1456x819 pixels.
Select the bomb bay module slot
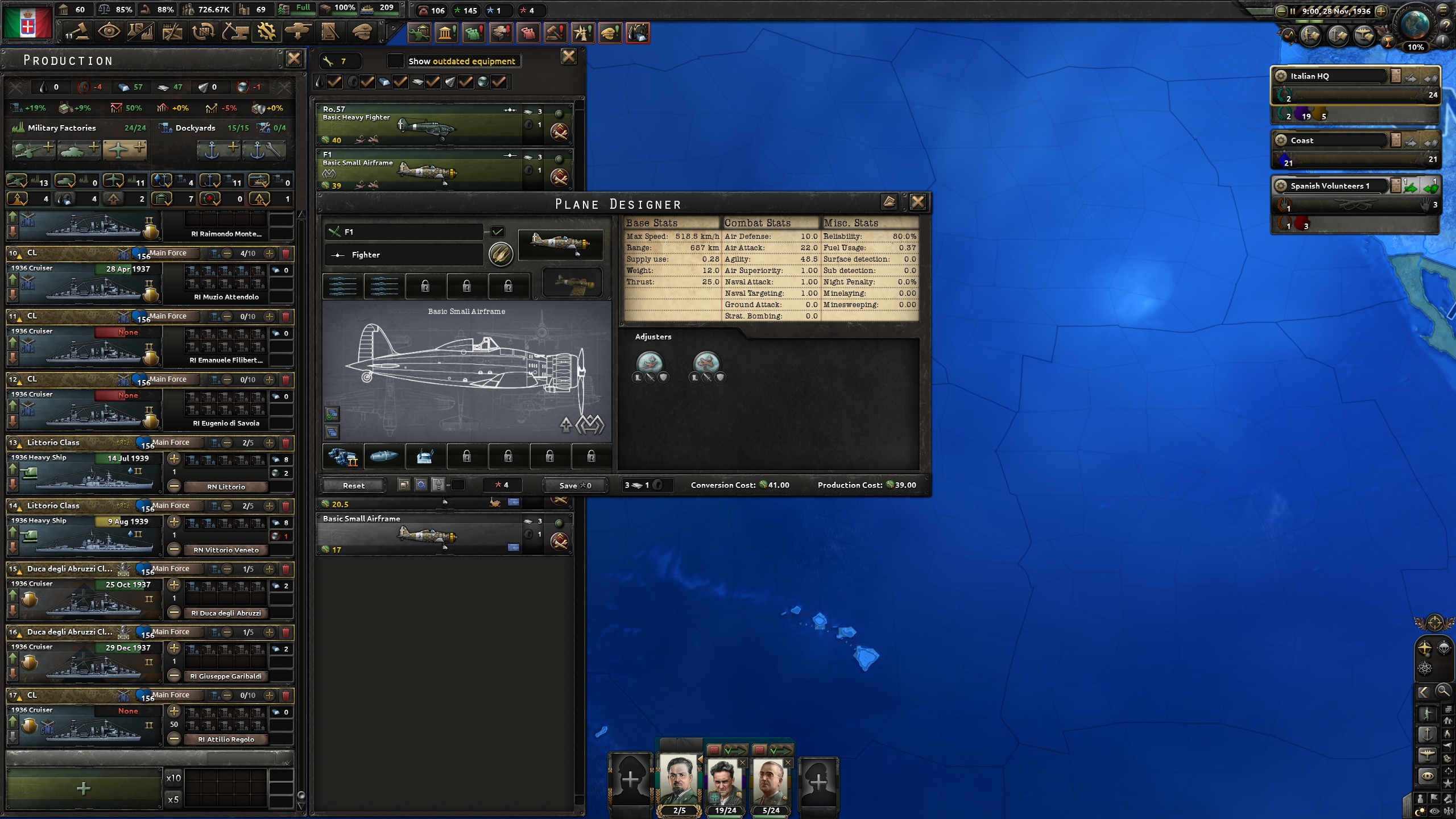[x=384, y=457]
